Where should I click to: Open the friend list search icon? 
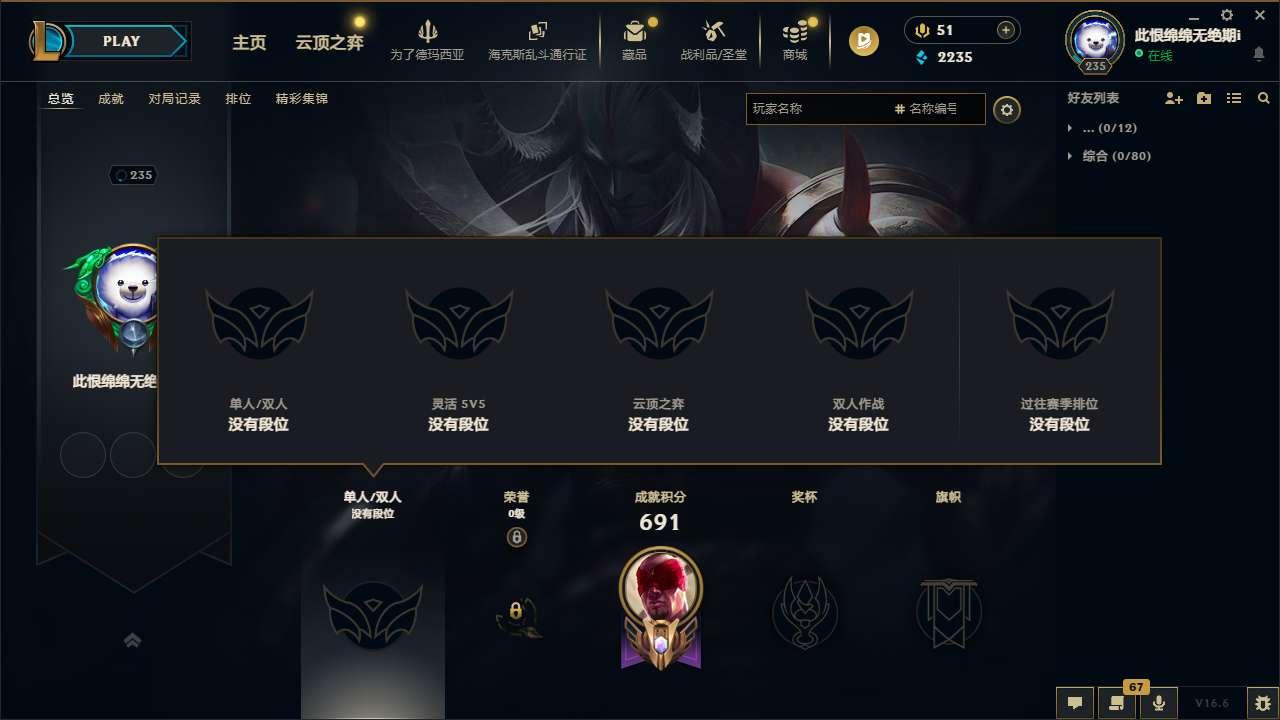coord(1263,98)
